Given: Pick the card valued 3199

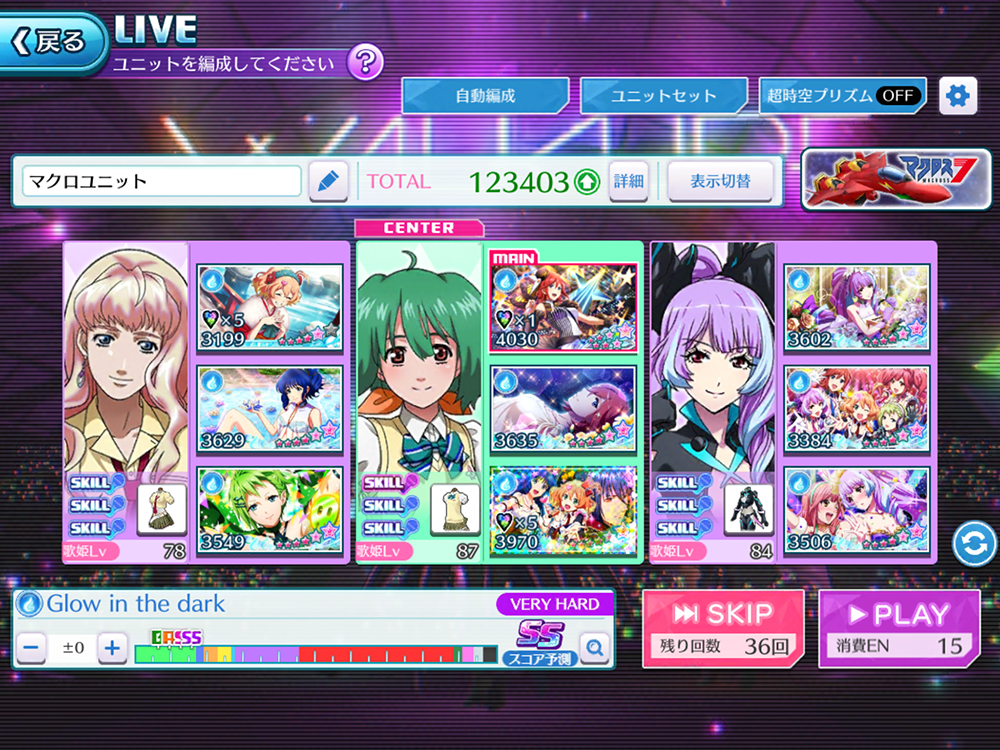Looking at the screenshot, I should click(269, 307).
